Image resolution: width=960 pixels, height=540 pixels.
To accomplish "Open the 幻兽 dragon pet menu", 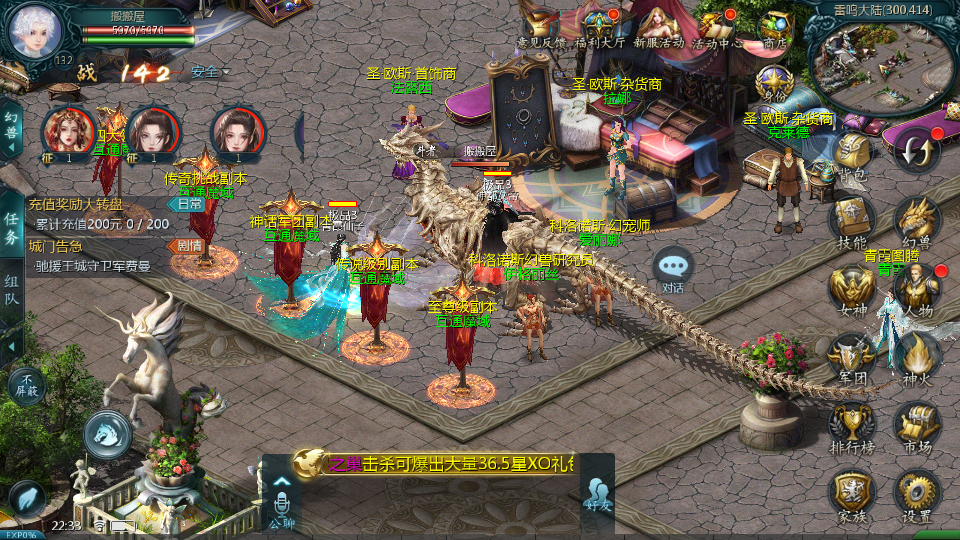I will point(915,220).
